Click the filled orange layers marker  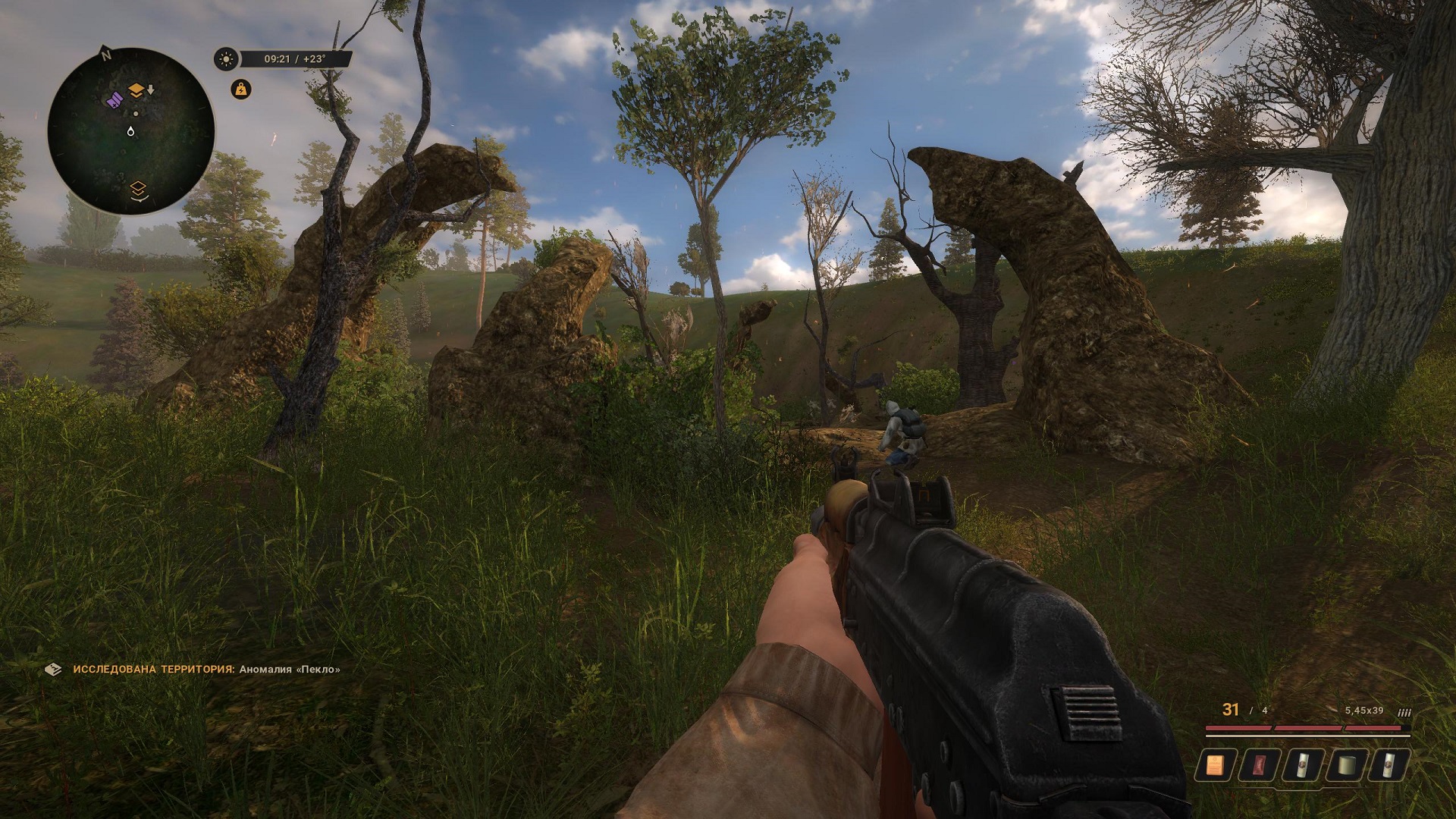coord(136,91)
